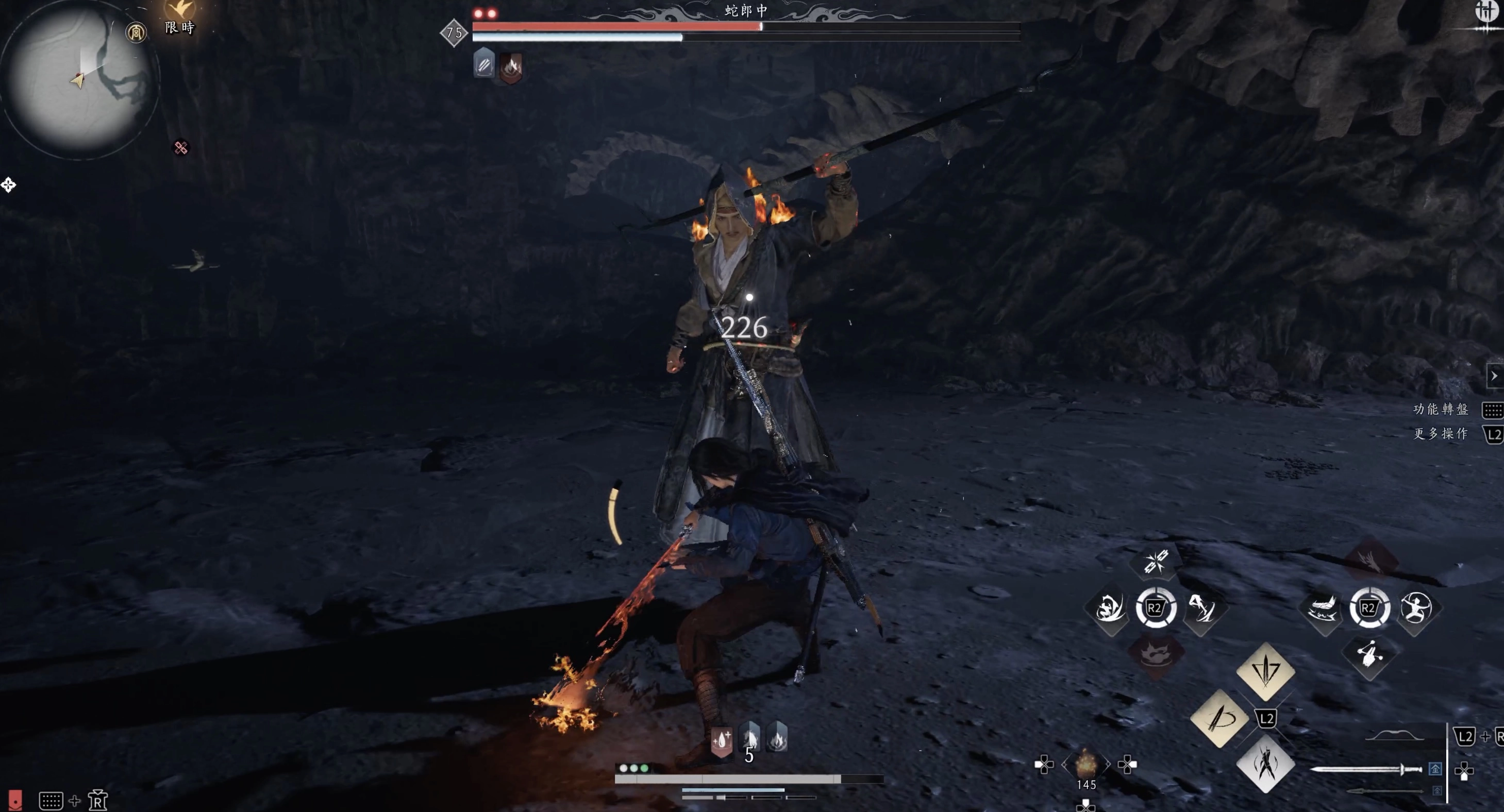
Task: Select the pink crossed-chains marker near the minimap
Action: 181,148
